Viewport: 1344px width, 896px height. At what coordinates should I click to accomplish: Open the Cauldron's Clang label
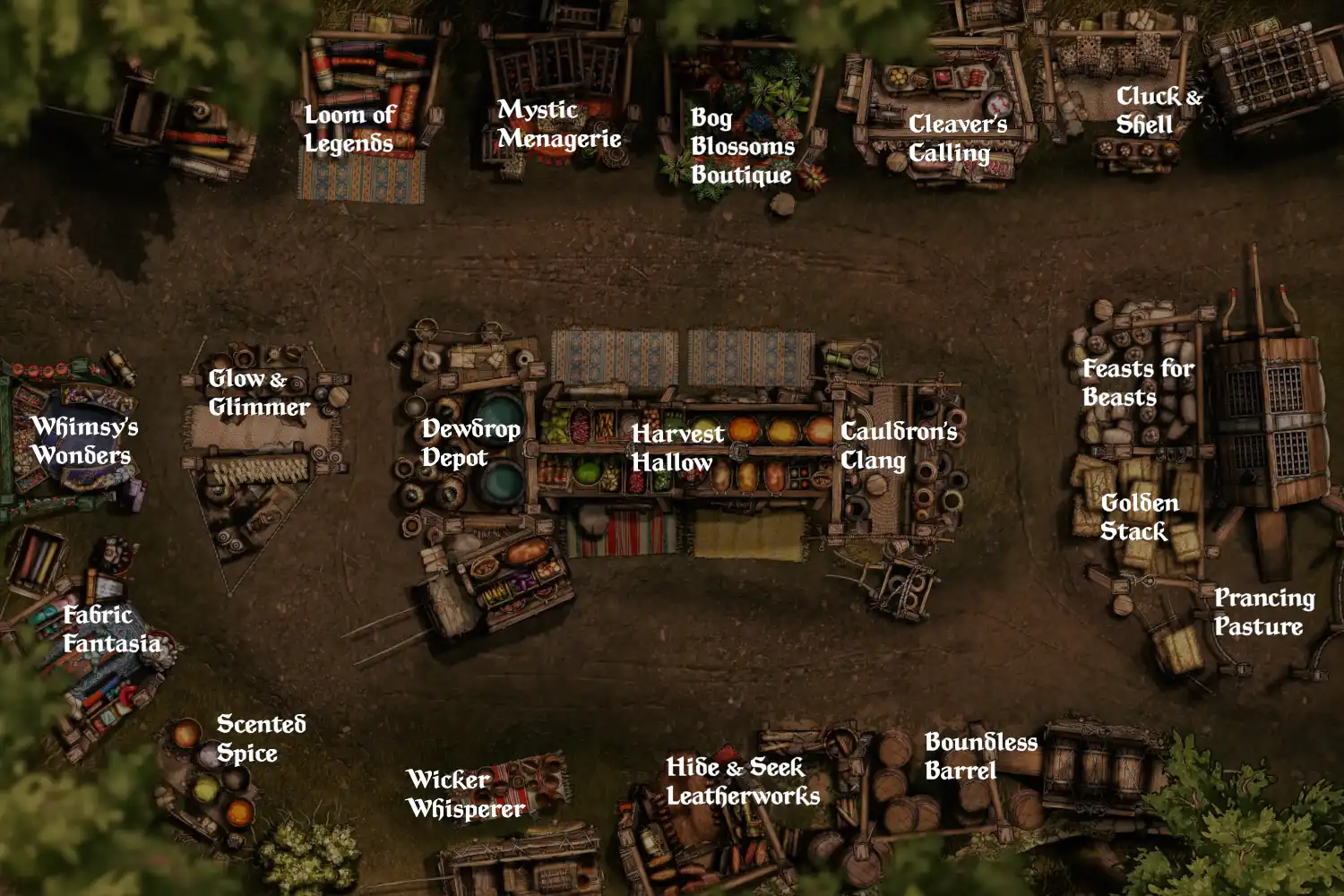click(x=898, y=445)
